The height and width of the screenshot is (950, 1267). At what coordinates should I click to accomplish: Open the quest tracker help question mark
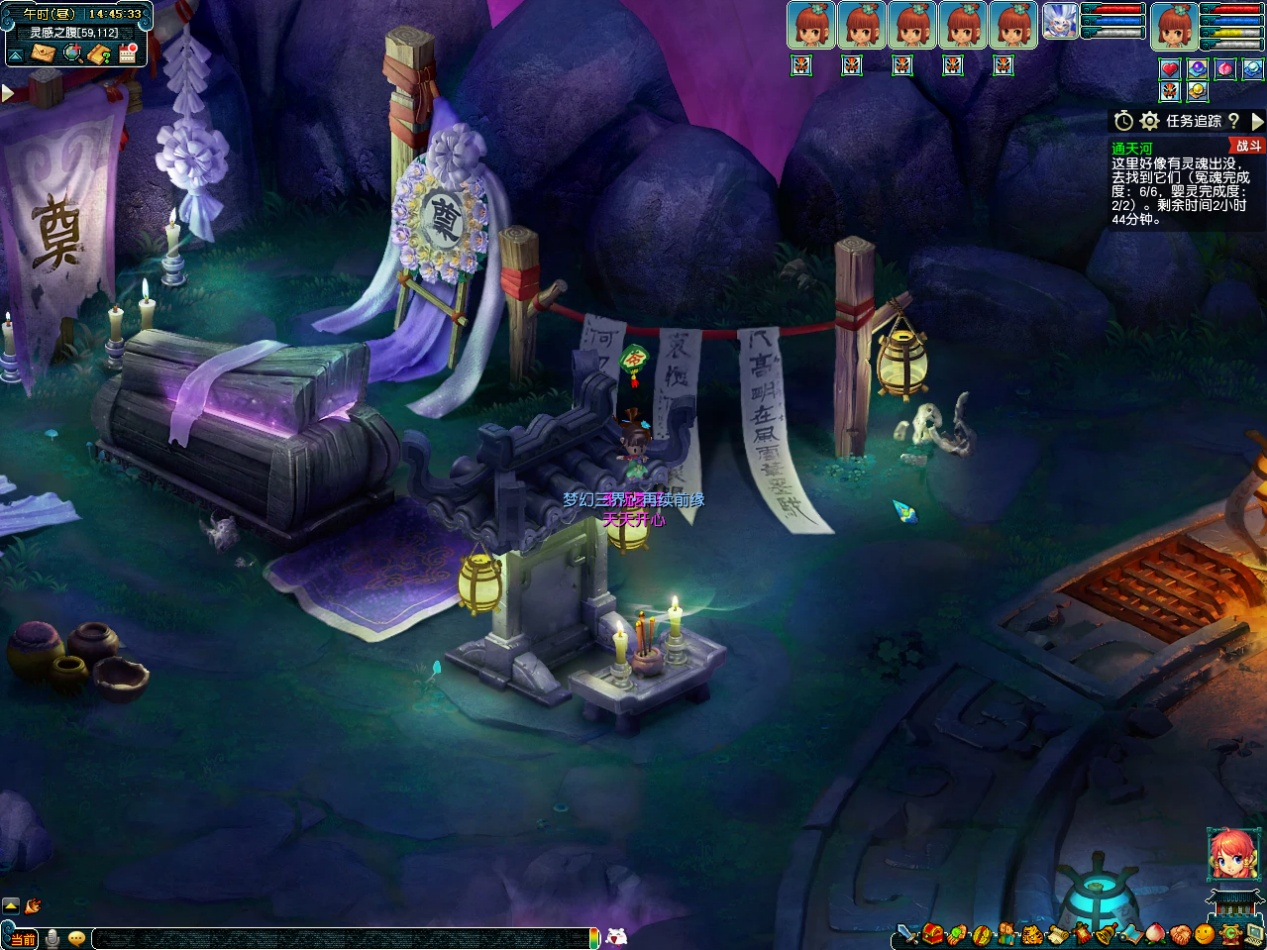pos(1233,121)
